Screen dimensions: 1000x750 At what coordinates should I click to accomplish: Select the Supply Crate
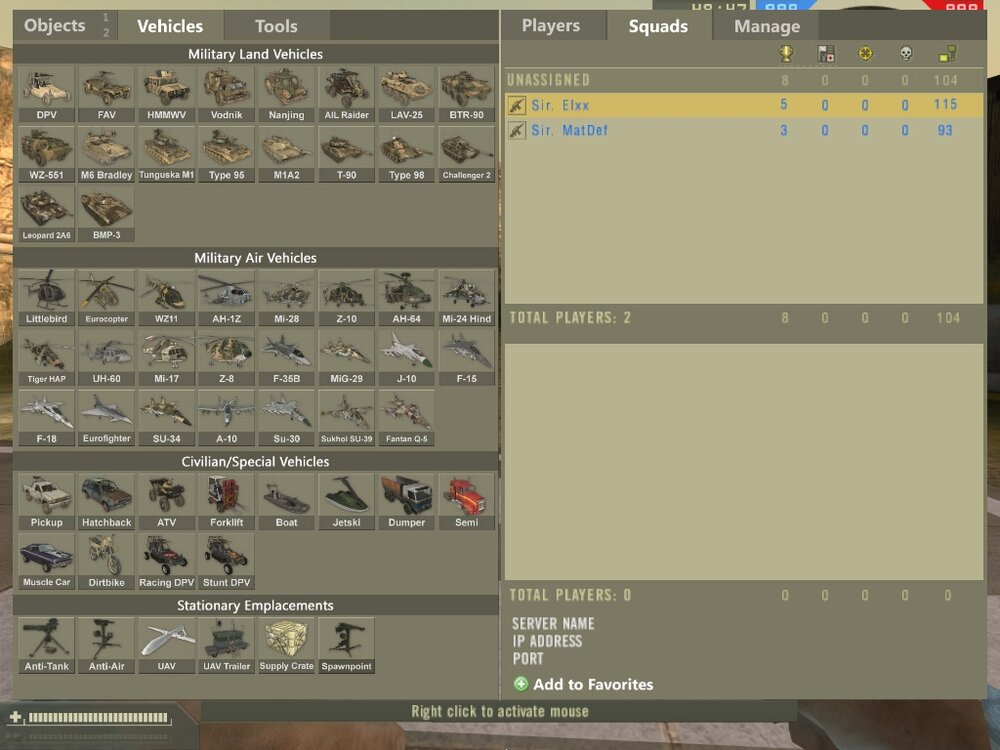(x=286, y=646)
